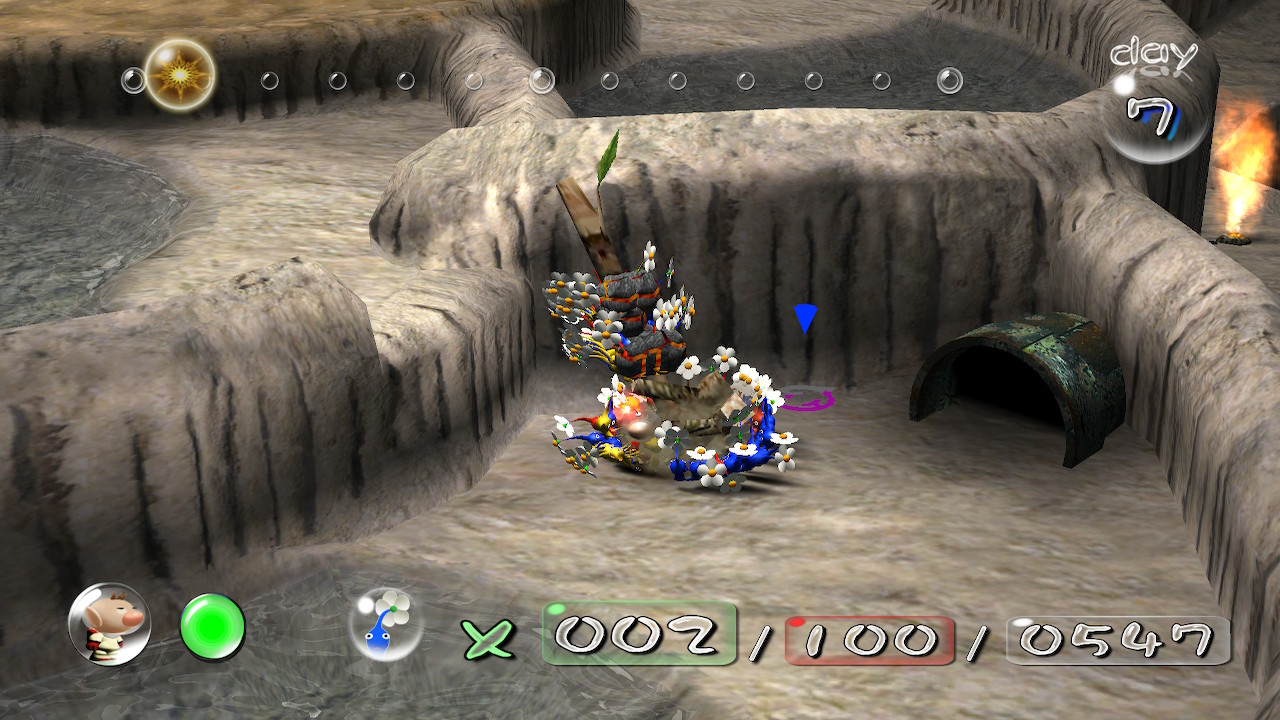The height and width of the screenshot is (720, 1280).
Task: Select the Olimar captain portrait bubble
Action: (x=109, y=625)
